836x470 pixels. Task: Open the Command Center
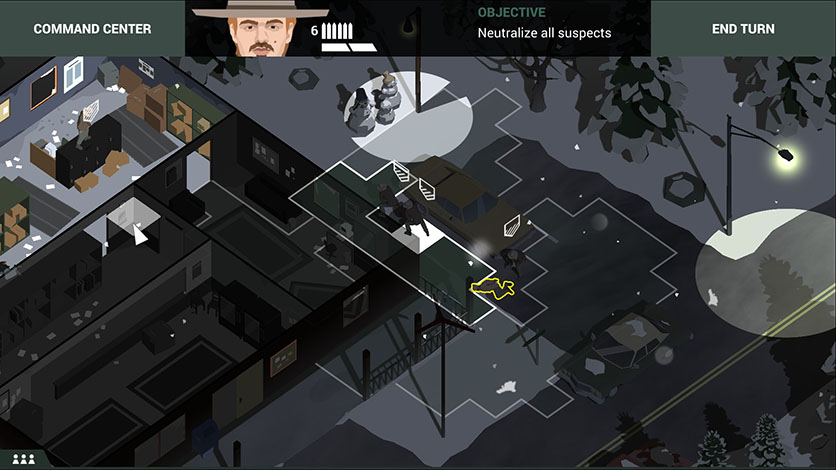pyautogui.click(x=92, y=28)
